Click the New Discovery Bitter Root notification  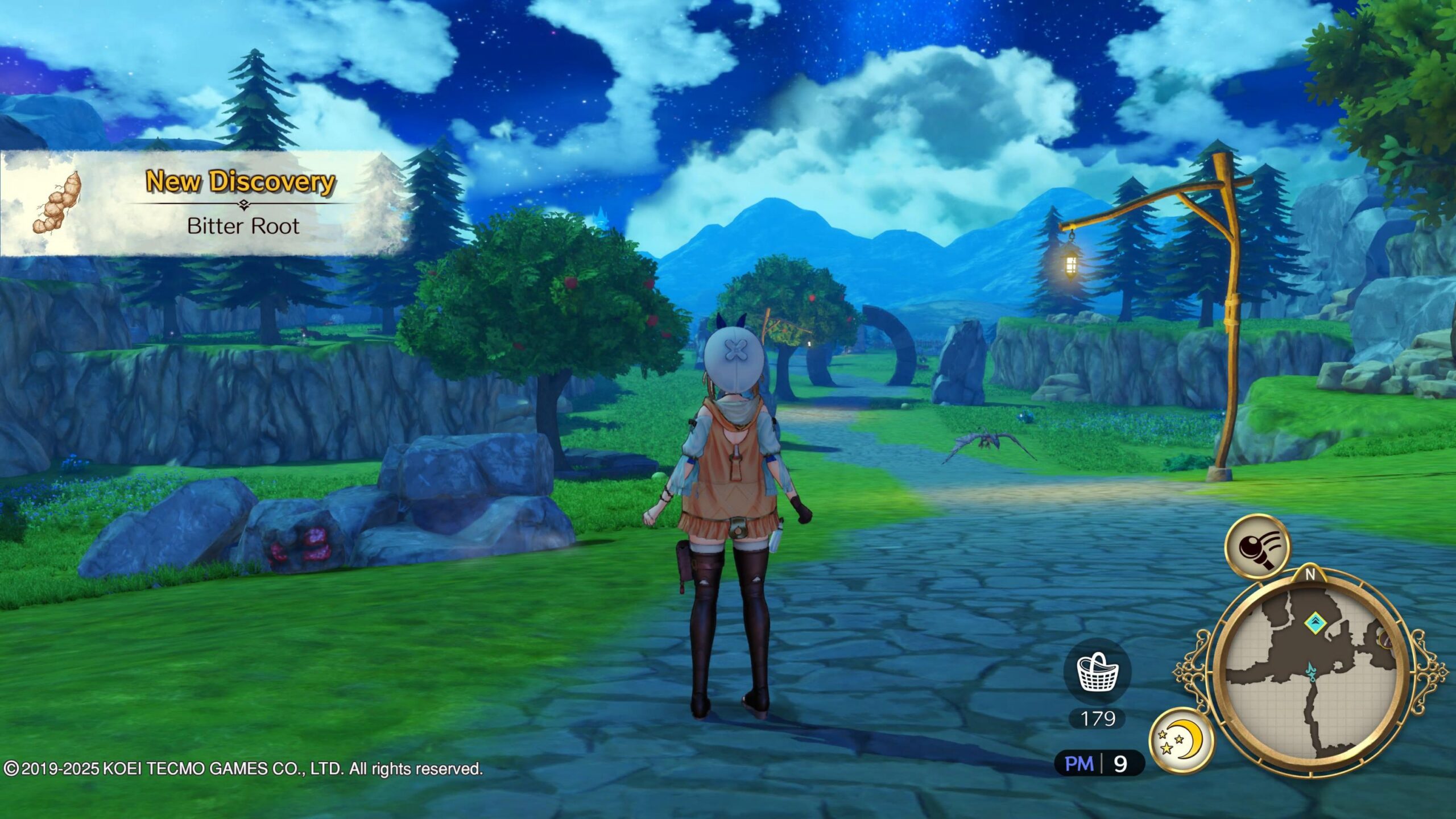pyautogui.click(x=205, y=204)
